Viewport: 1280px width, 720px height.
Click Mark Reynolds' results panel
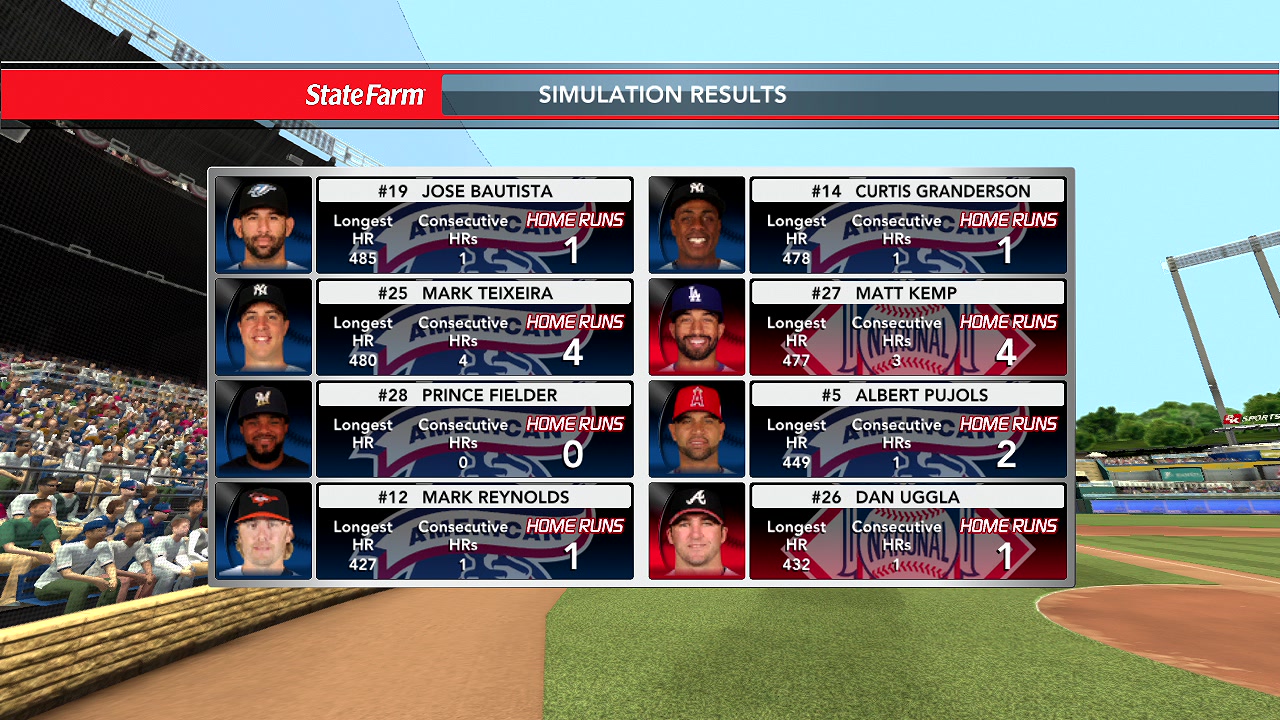474,532
